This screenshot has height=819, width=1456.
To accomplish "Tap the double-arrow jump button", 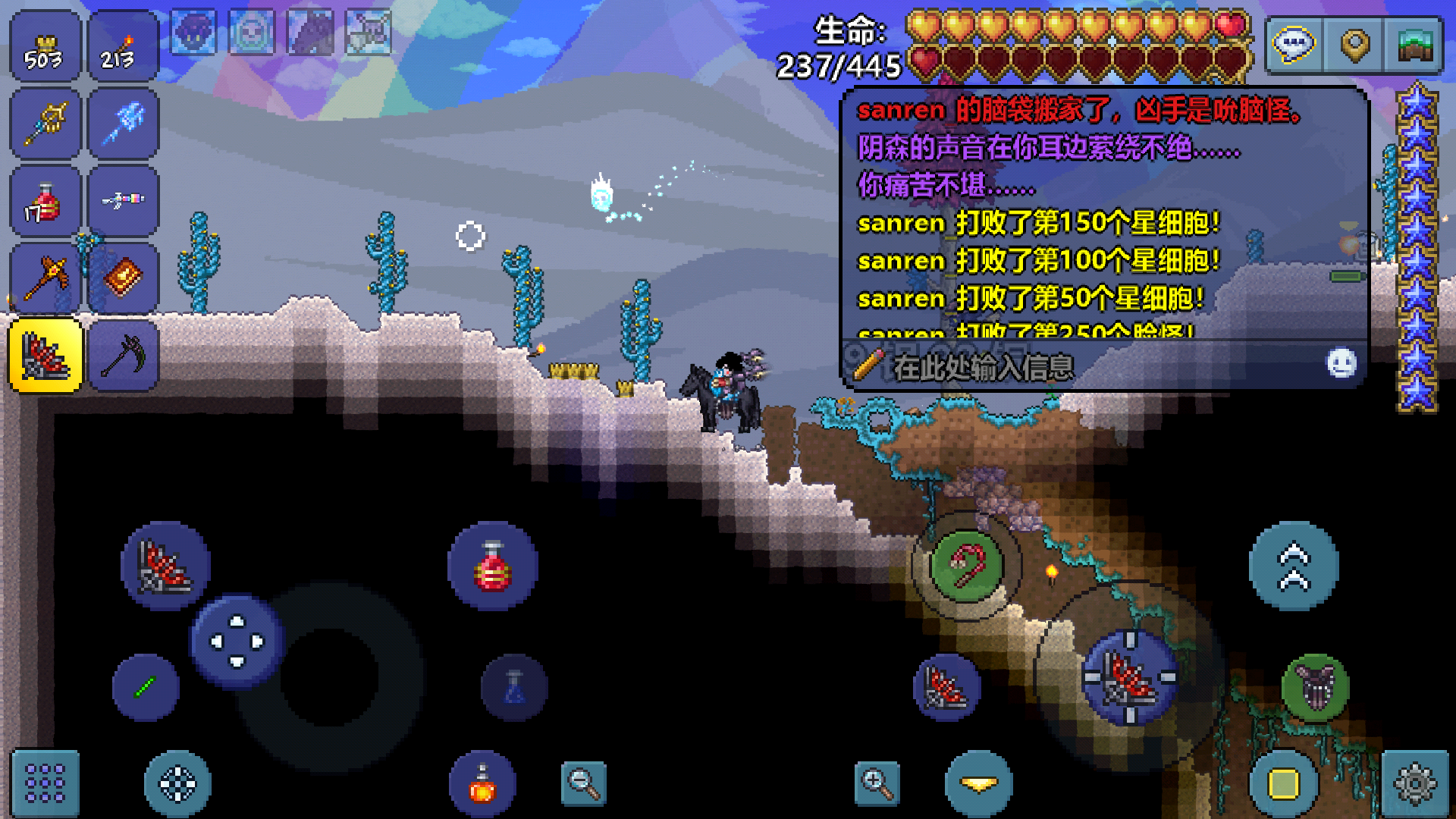I will [x=1294, y=566].
